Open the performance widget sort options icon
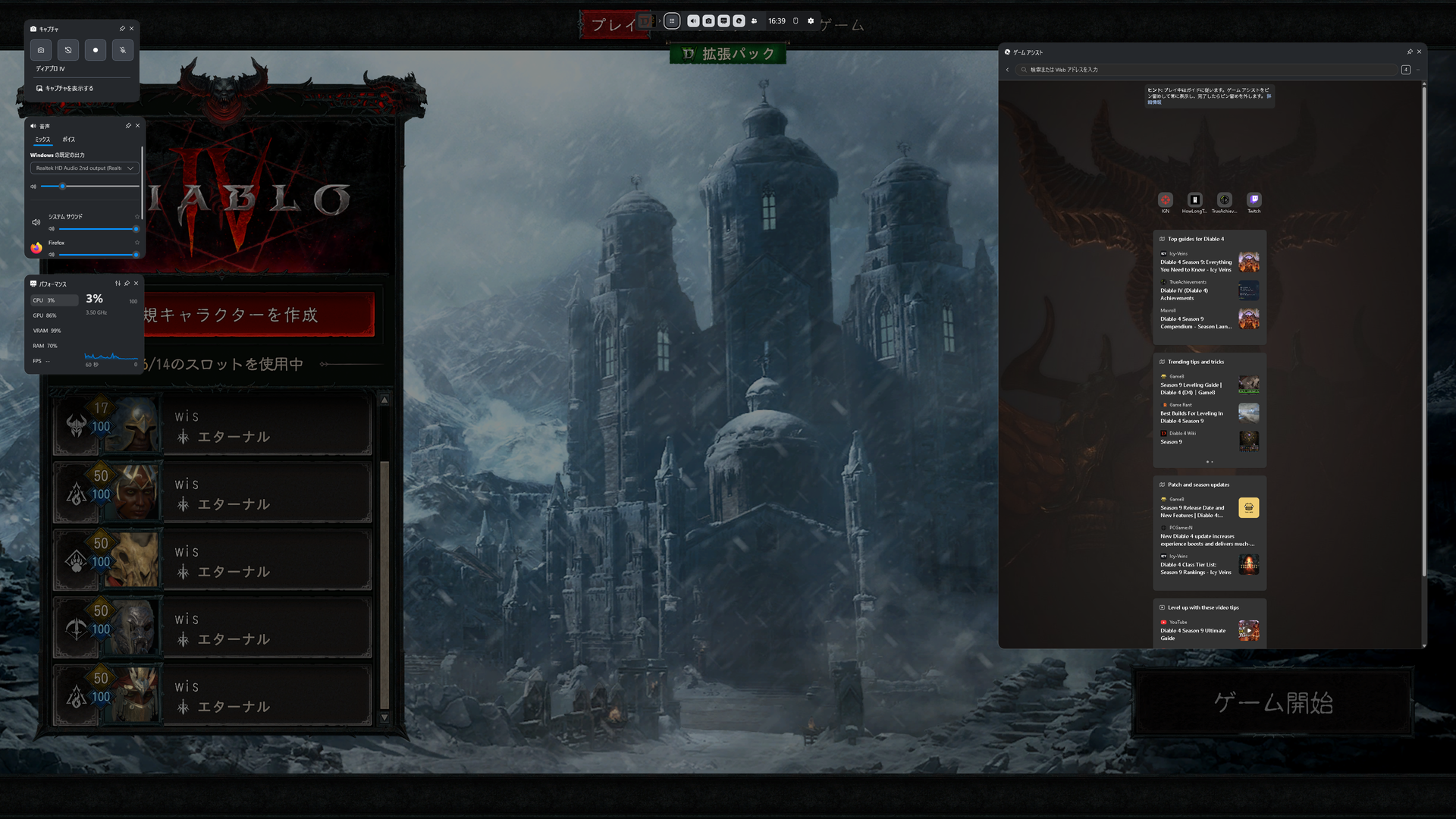1456x819 pixels. [x=117, y=283]
